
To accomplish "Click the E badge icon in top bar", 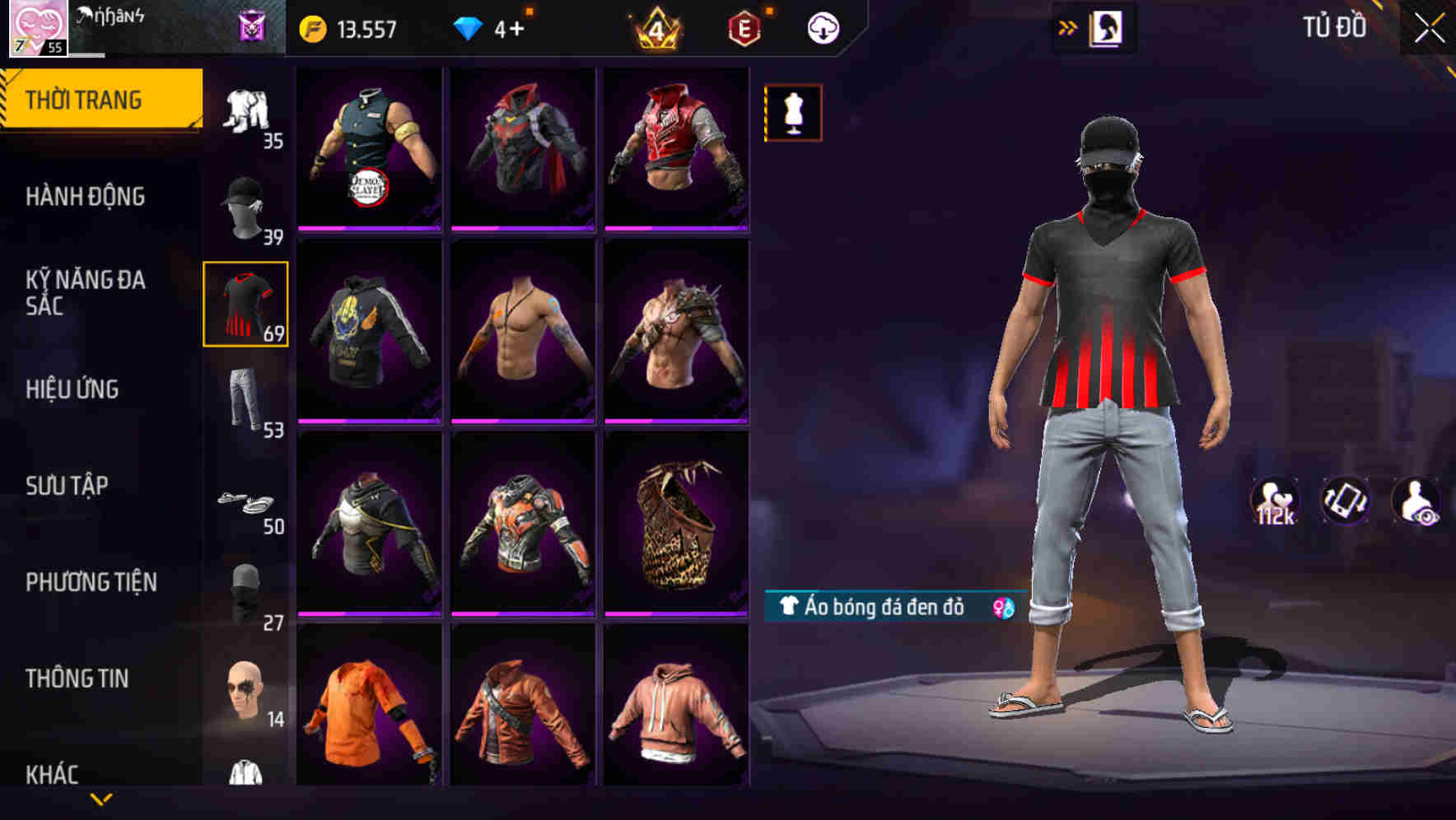I will click(x=744, y=26).
